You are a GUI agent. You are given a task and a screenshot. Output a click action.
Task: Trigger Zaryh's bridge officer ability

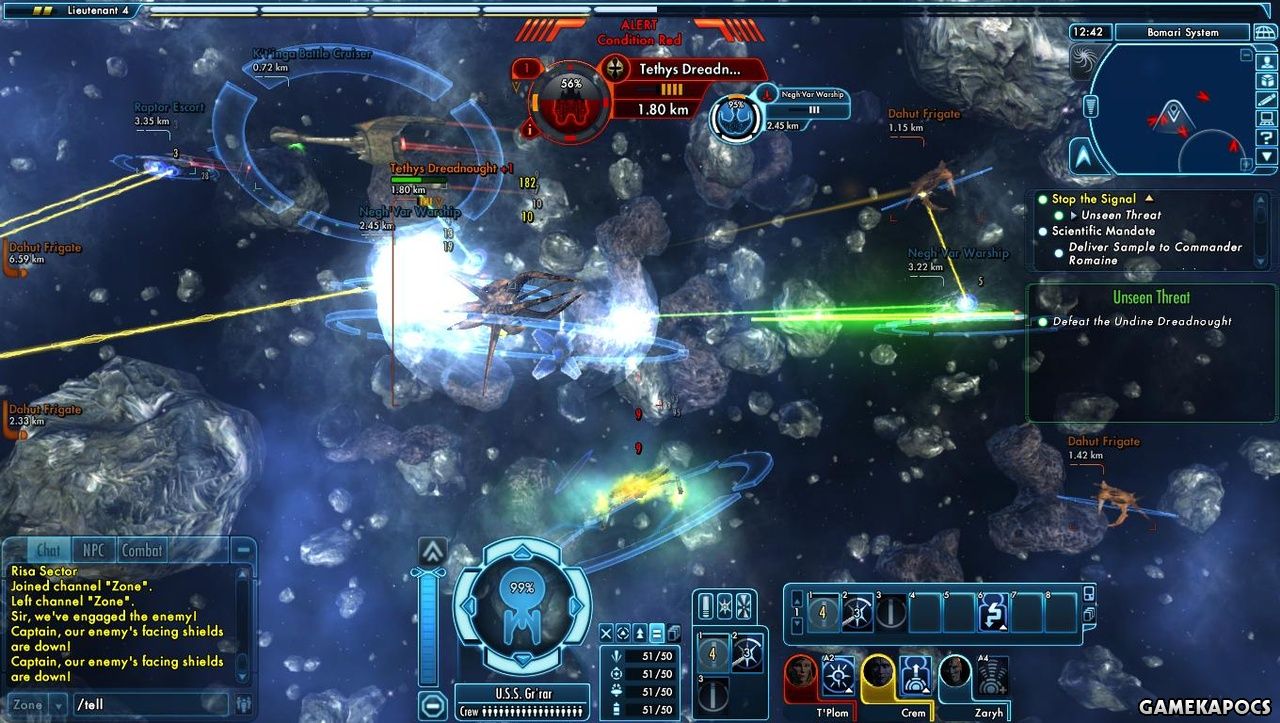(x=992, y=674)
